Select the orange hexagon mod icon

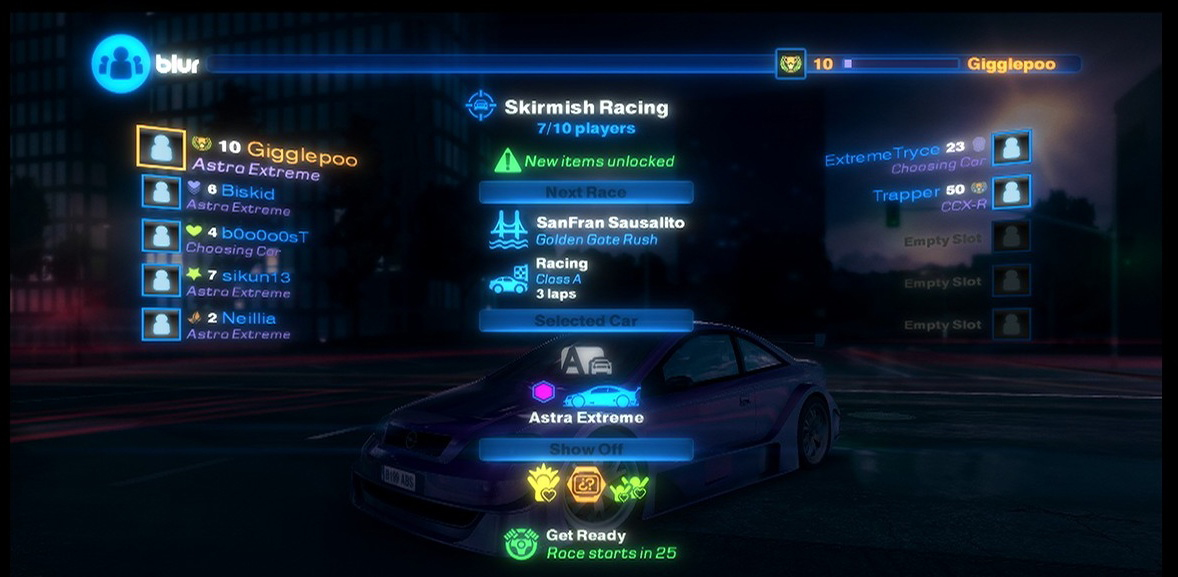click(586, 485)
